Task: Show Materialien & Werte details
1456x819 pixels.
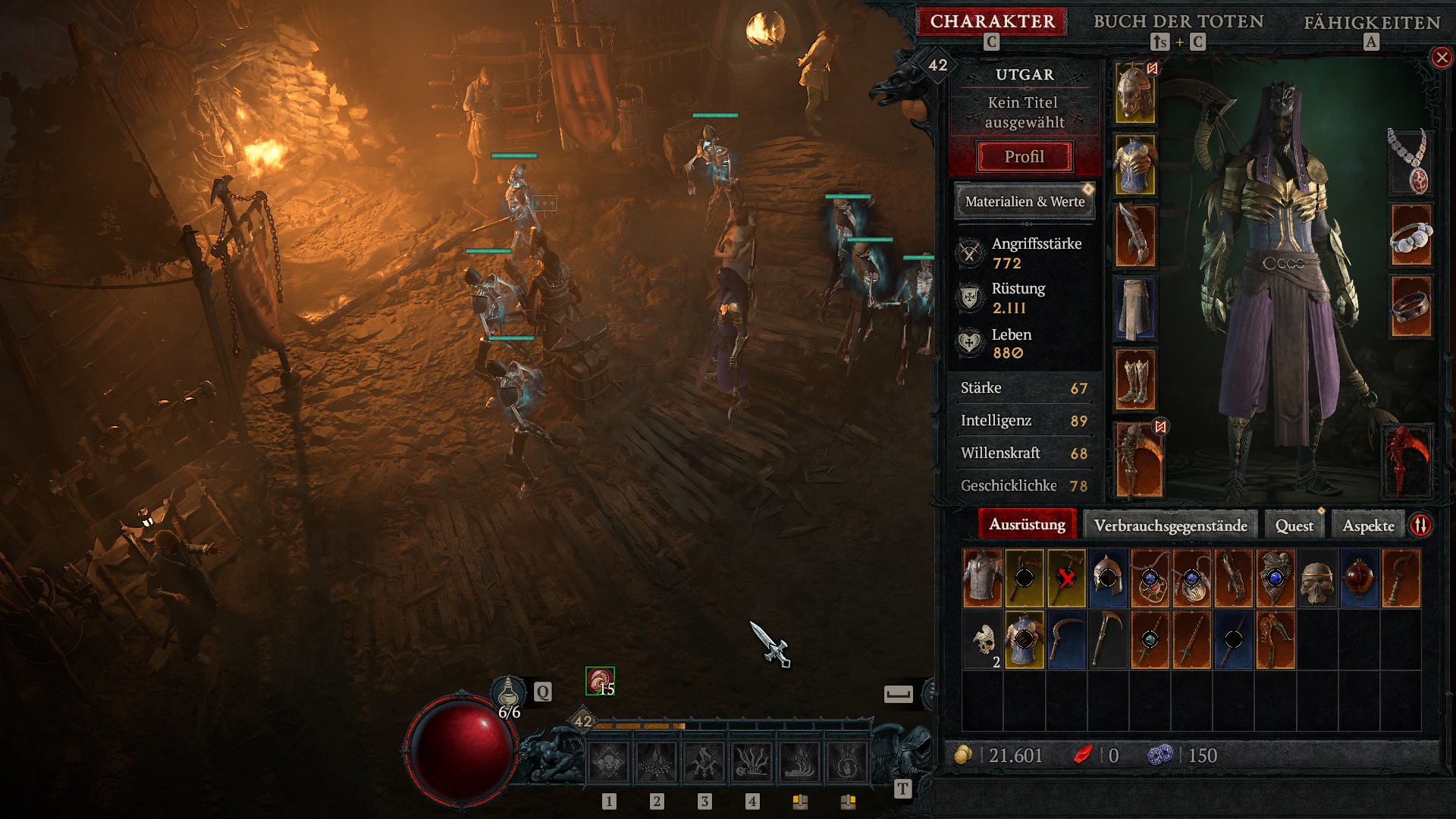Action: [x=1025, y=202]
